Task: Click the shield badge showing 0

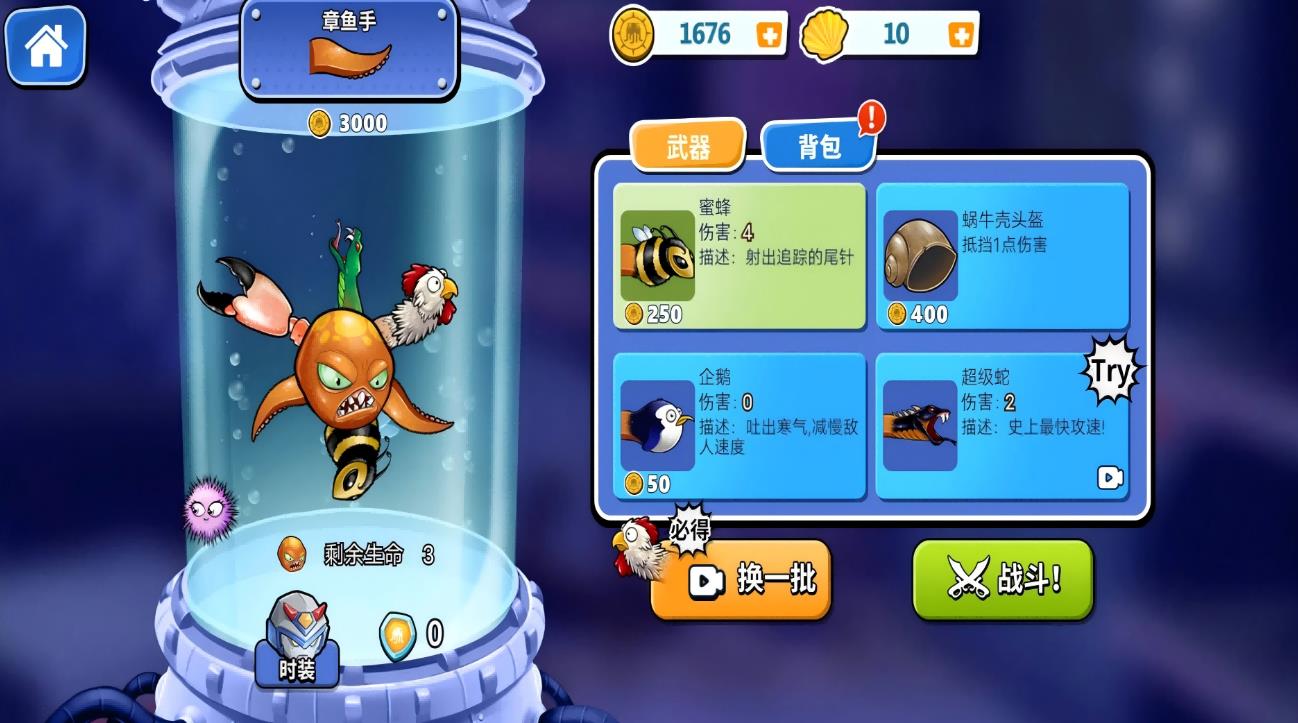Action: point(399,637)
